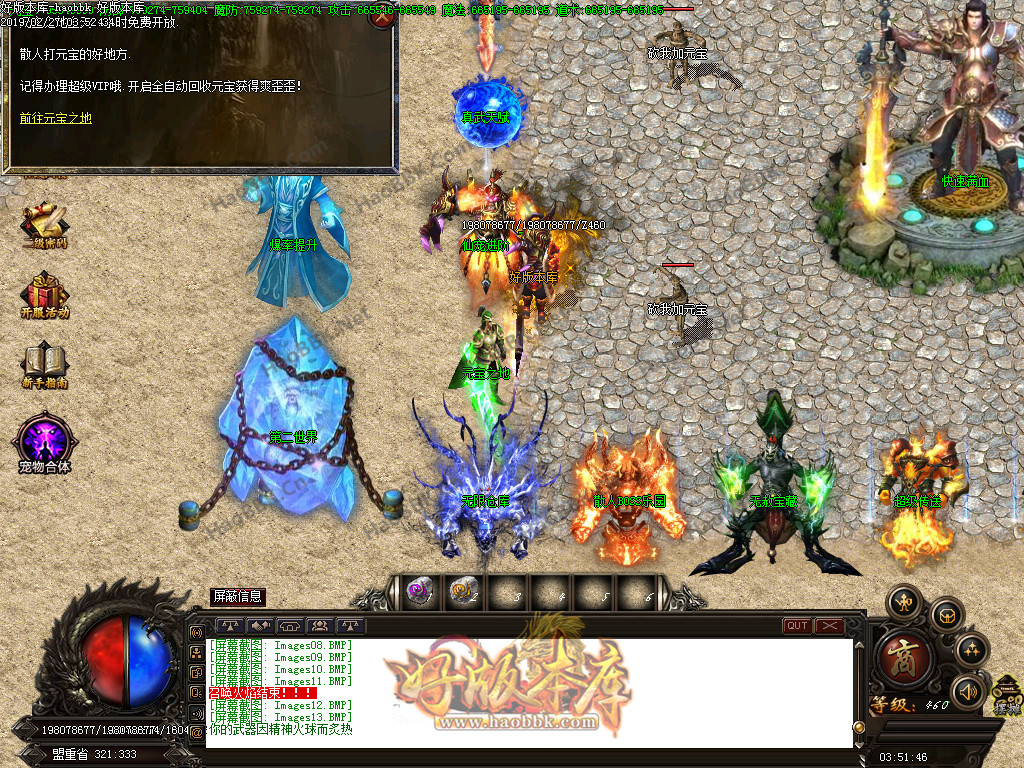Follow the 前往元宝之地 link
1024x768 pixels.
point(55,118)
